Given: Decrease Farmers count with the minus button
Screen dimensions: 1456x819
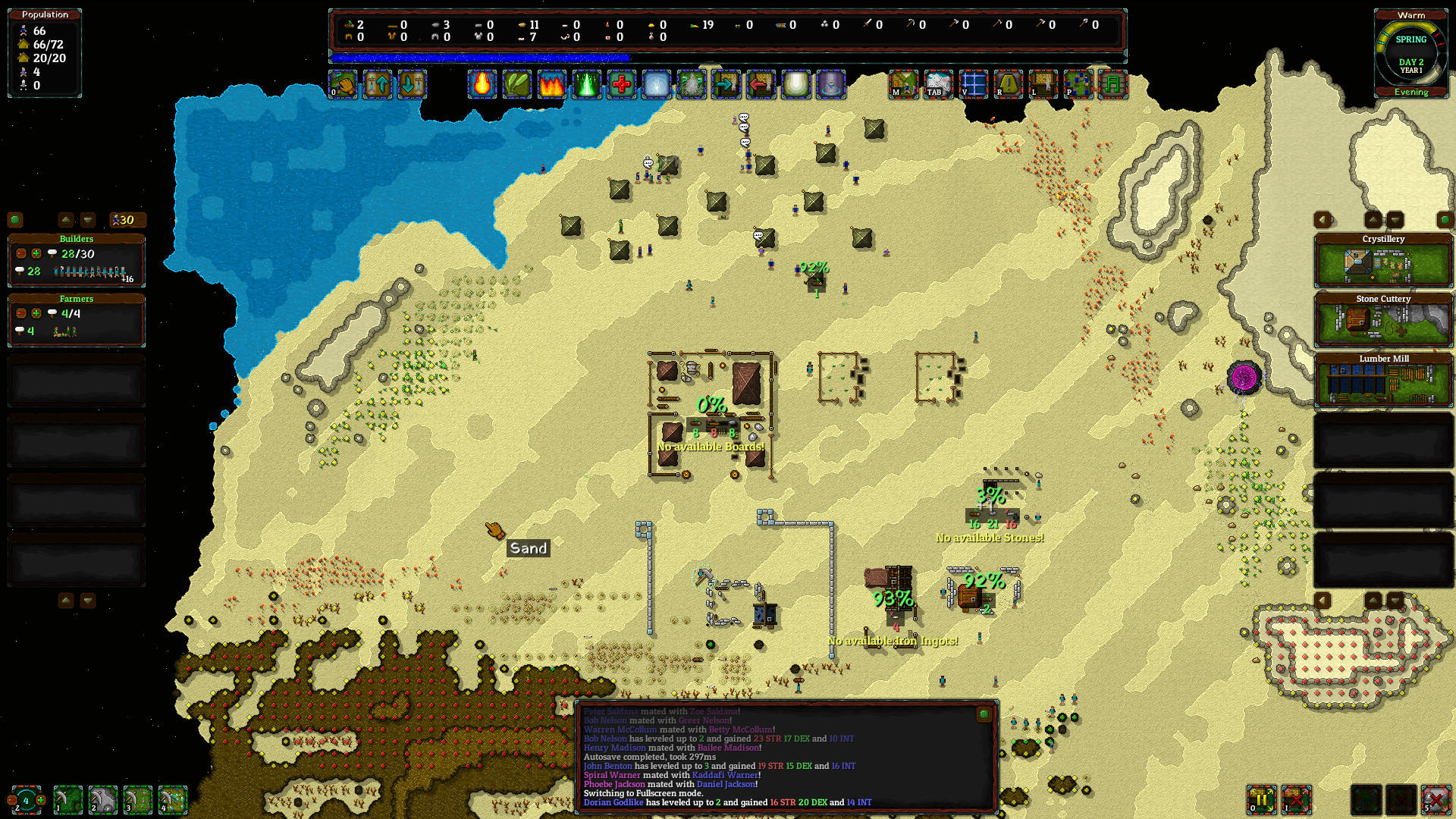Looking at the screenshot, I should click(20, 313).
